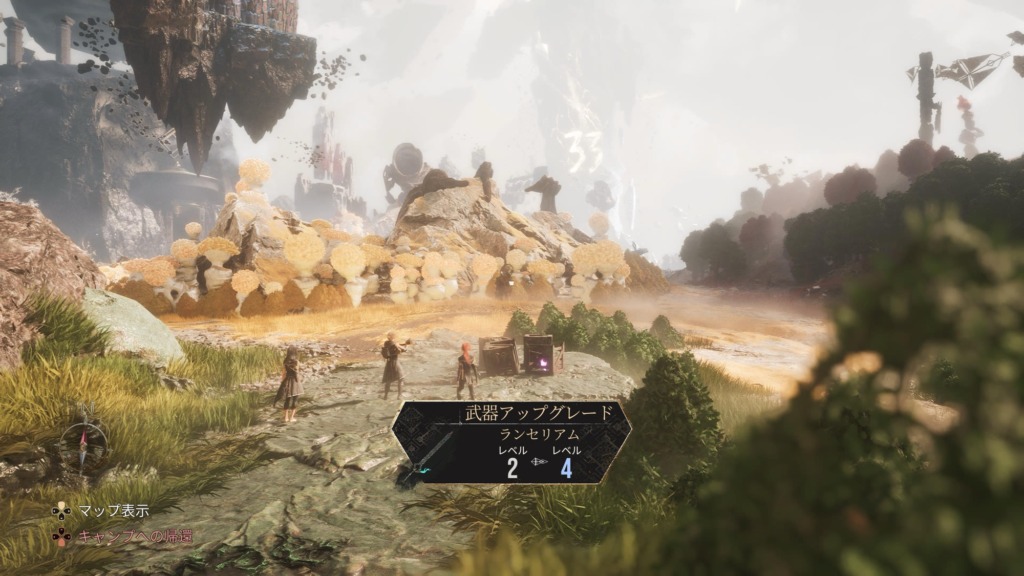
Task: Select the 武器アップグレード notification panel
Action: (x=511, y=443)
